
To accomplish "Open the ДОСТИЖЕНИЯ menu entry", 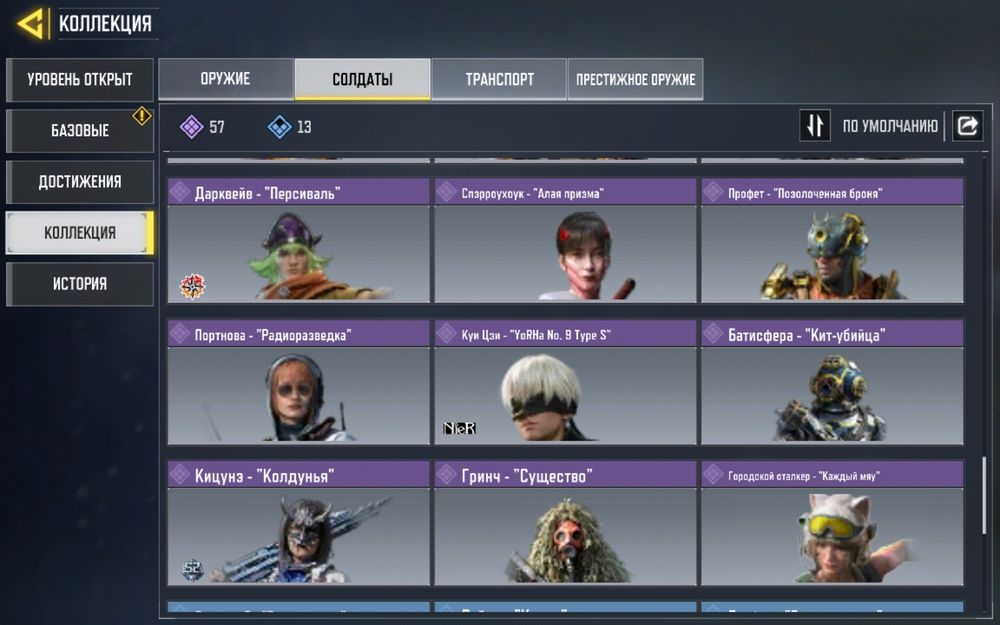I will click(x=80, y=182).
